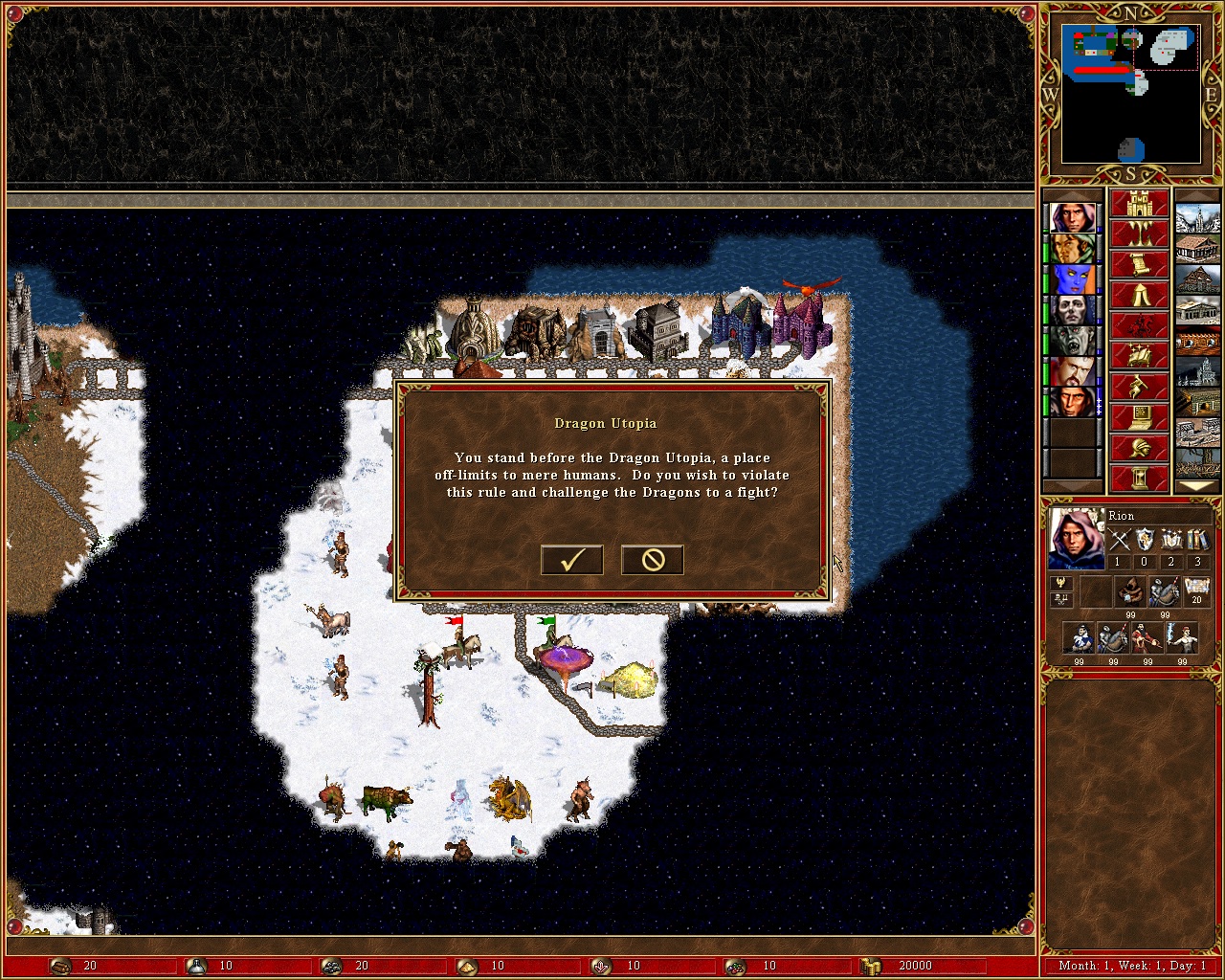
Task: Open the Kingdom Overview castle button
Action: pos(1139,204)
